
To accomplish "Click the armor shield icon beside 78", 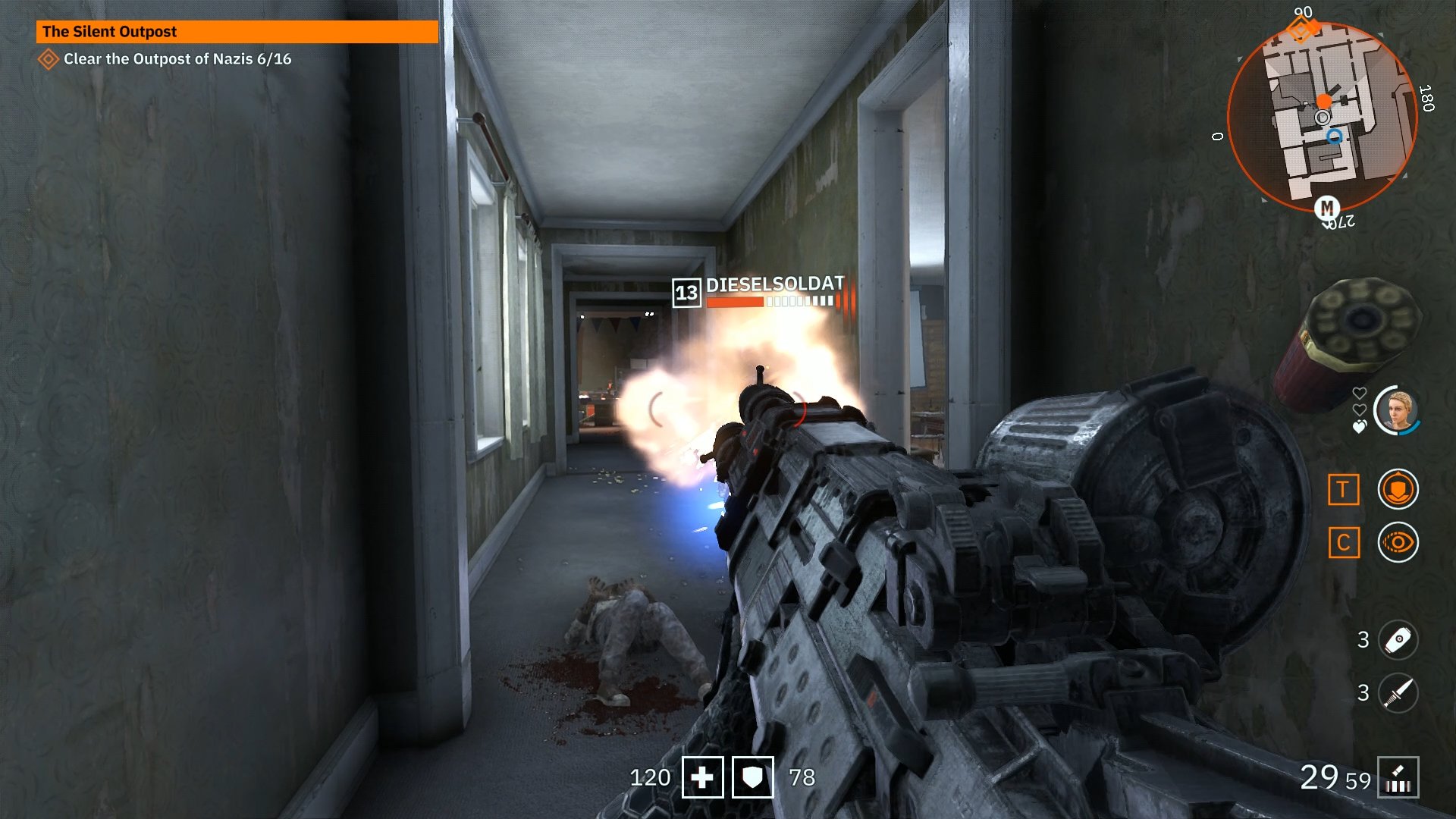I will 753,778.
